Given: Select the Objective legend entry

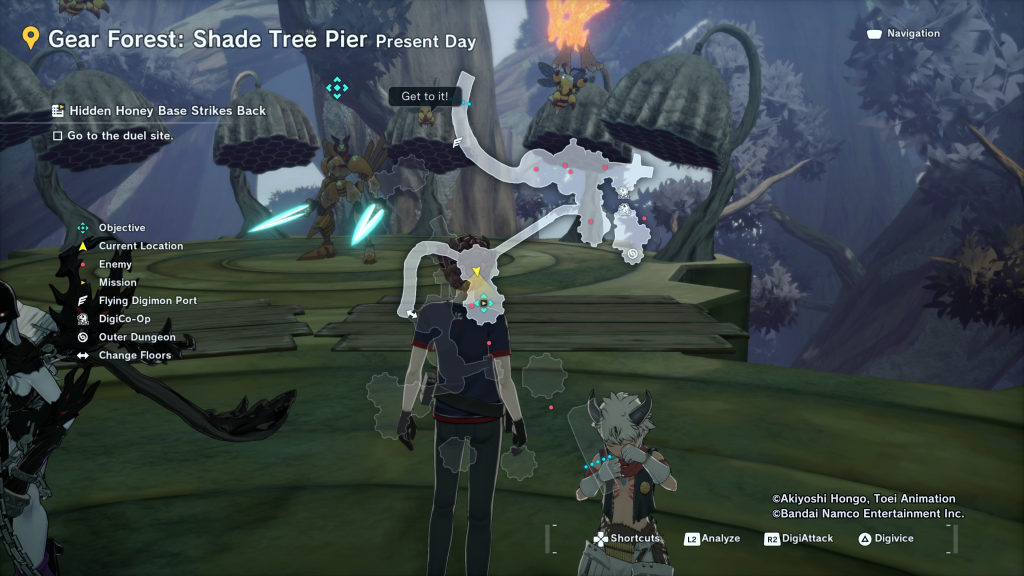Looking at the screenshot, I should coord(121,228).
